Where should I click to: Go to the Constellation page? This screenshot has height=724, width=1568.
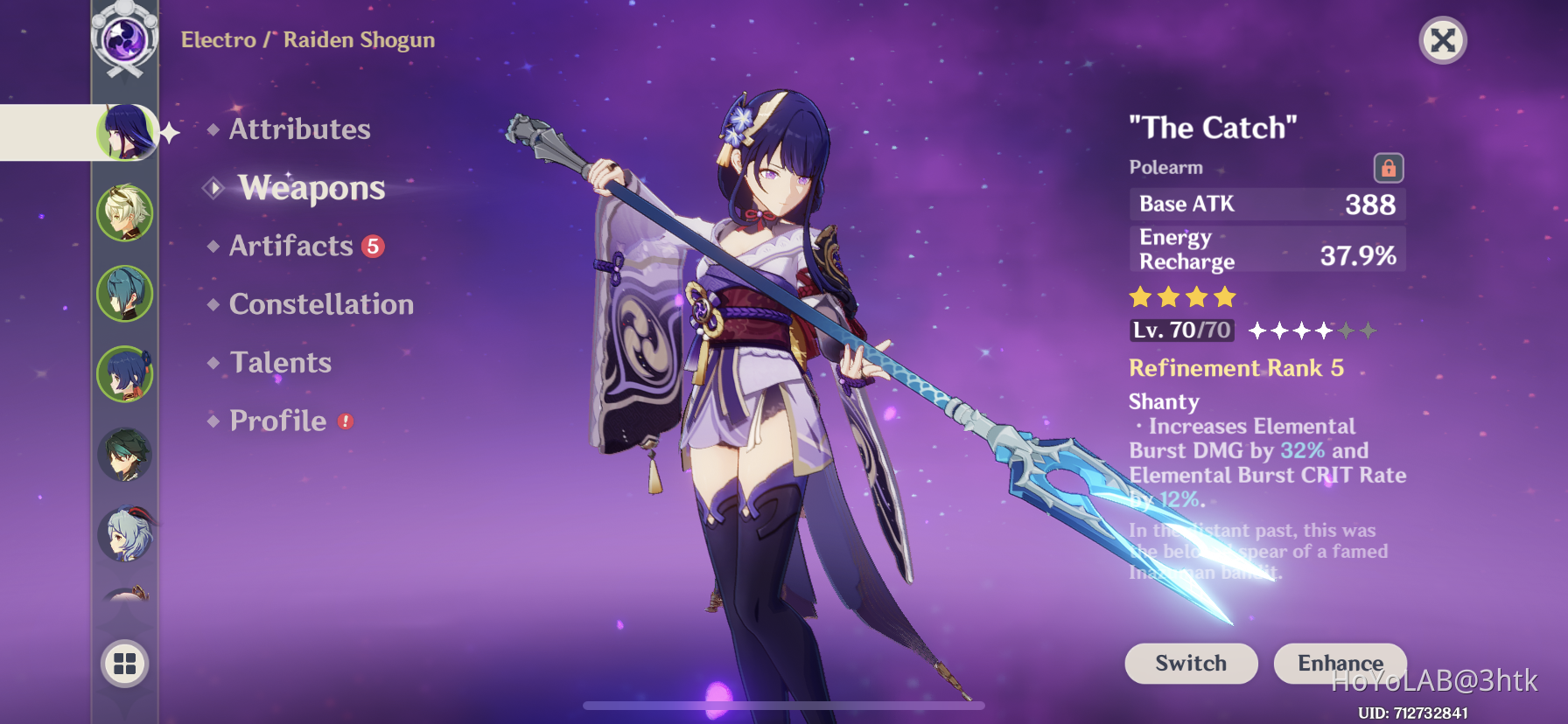click(x=321, y=304)
